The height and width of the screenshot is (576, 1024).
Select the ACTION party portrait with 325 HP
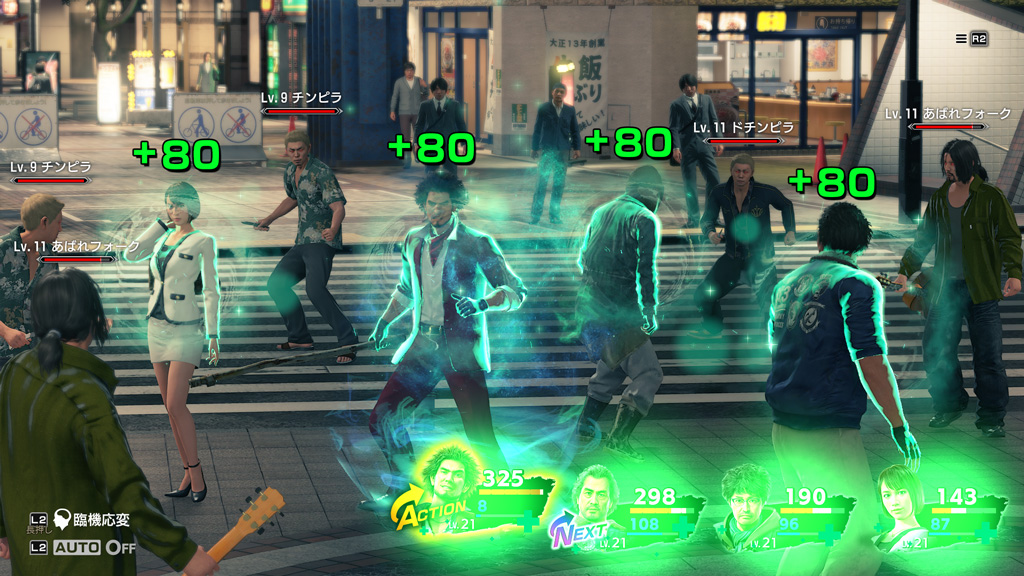[450, 478]
